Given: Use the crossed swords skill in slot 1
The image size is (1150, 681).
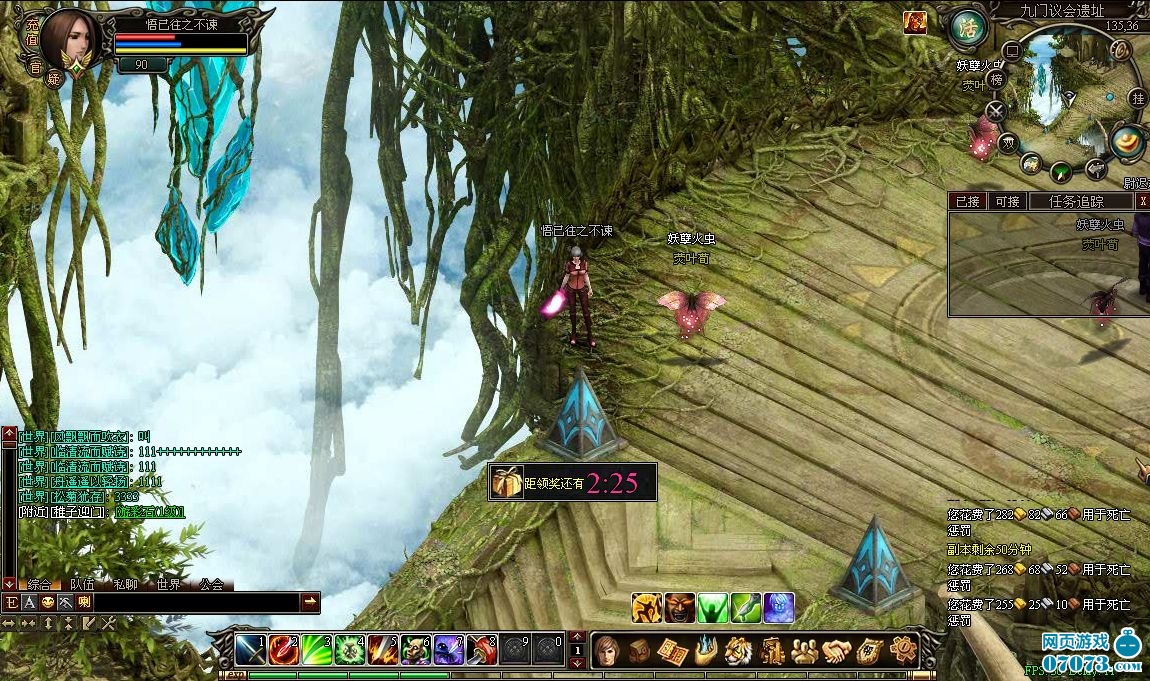Looking at the screenshot, I should point(251,650).
